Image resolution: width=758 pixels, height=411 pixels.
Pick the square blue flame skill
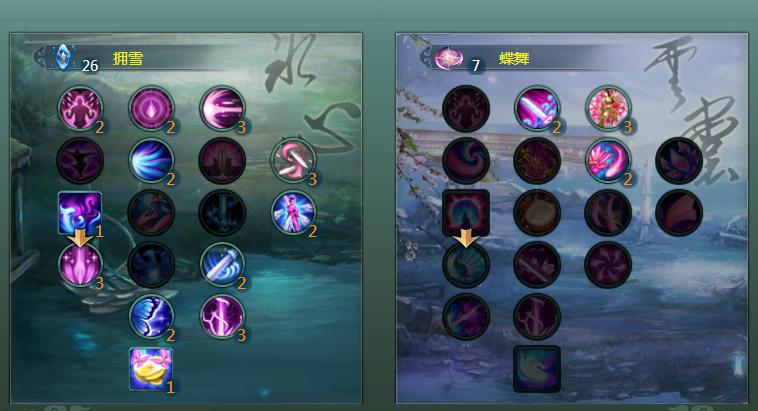80,213
